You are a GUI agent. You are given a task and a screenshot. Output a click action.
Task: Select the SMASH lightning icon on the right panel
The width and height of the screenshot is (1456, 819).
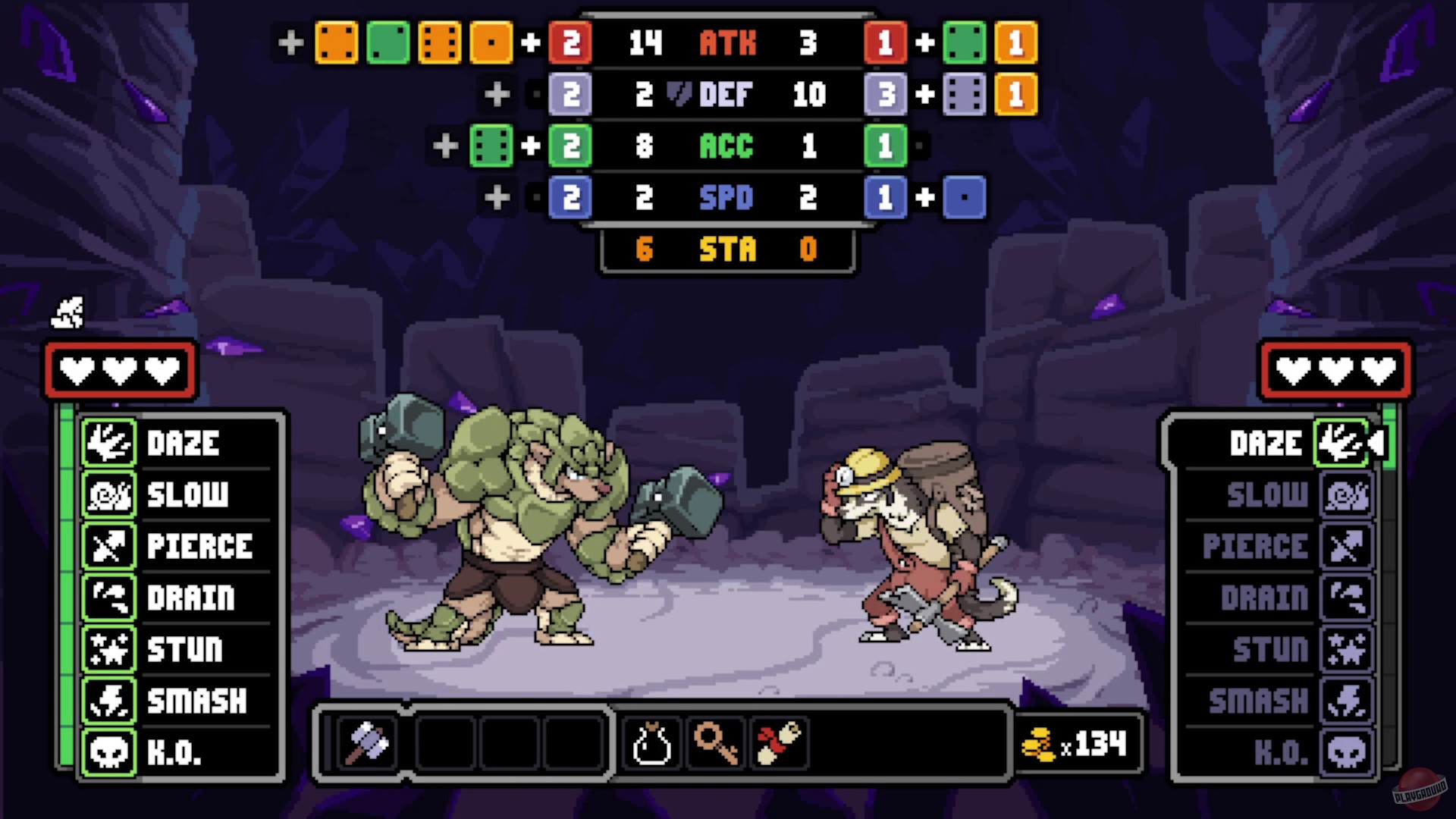(1347, 701)
